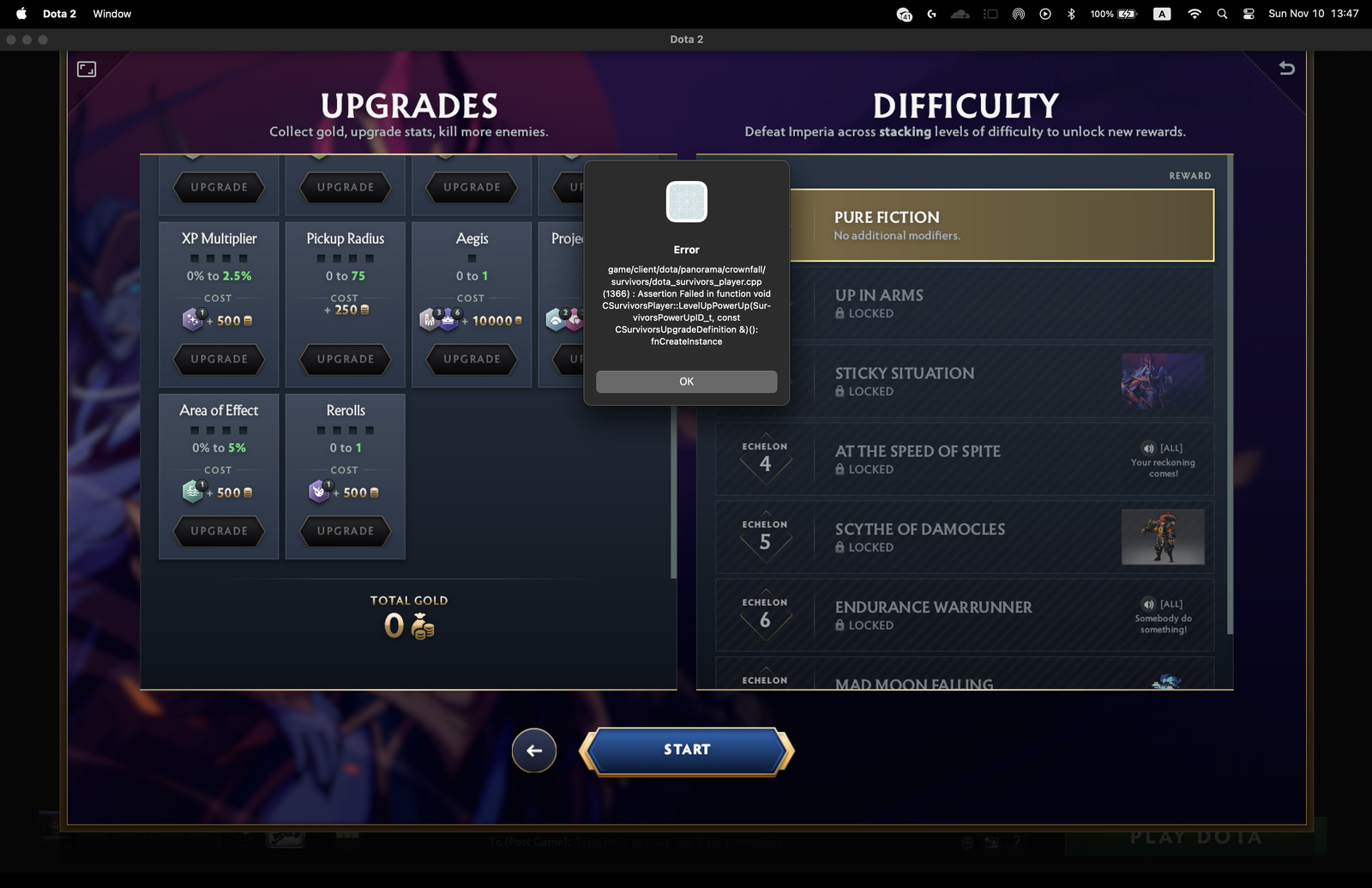1372x888 pixels.
Task: Select the Pure Fiction difficulty
Action: pyautogui.click(x=1000, y=225)
